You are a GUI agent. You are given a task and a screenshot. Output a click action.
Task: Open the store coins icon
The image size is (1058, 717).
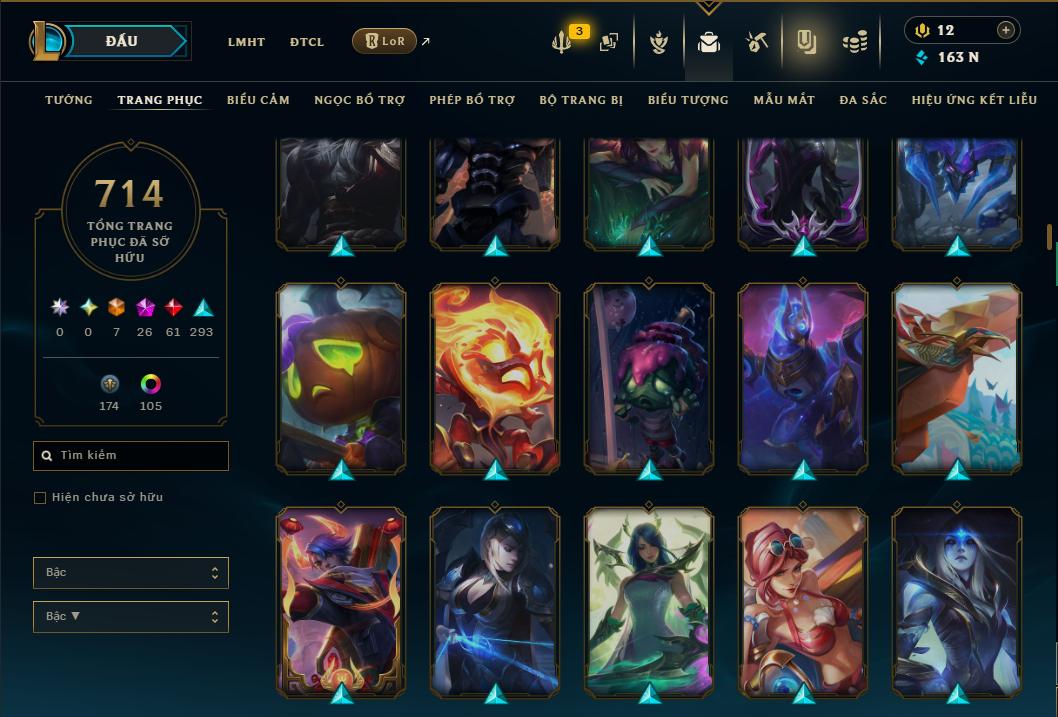[854, 42]
